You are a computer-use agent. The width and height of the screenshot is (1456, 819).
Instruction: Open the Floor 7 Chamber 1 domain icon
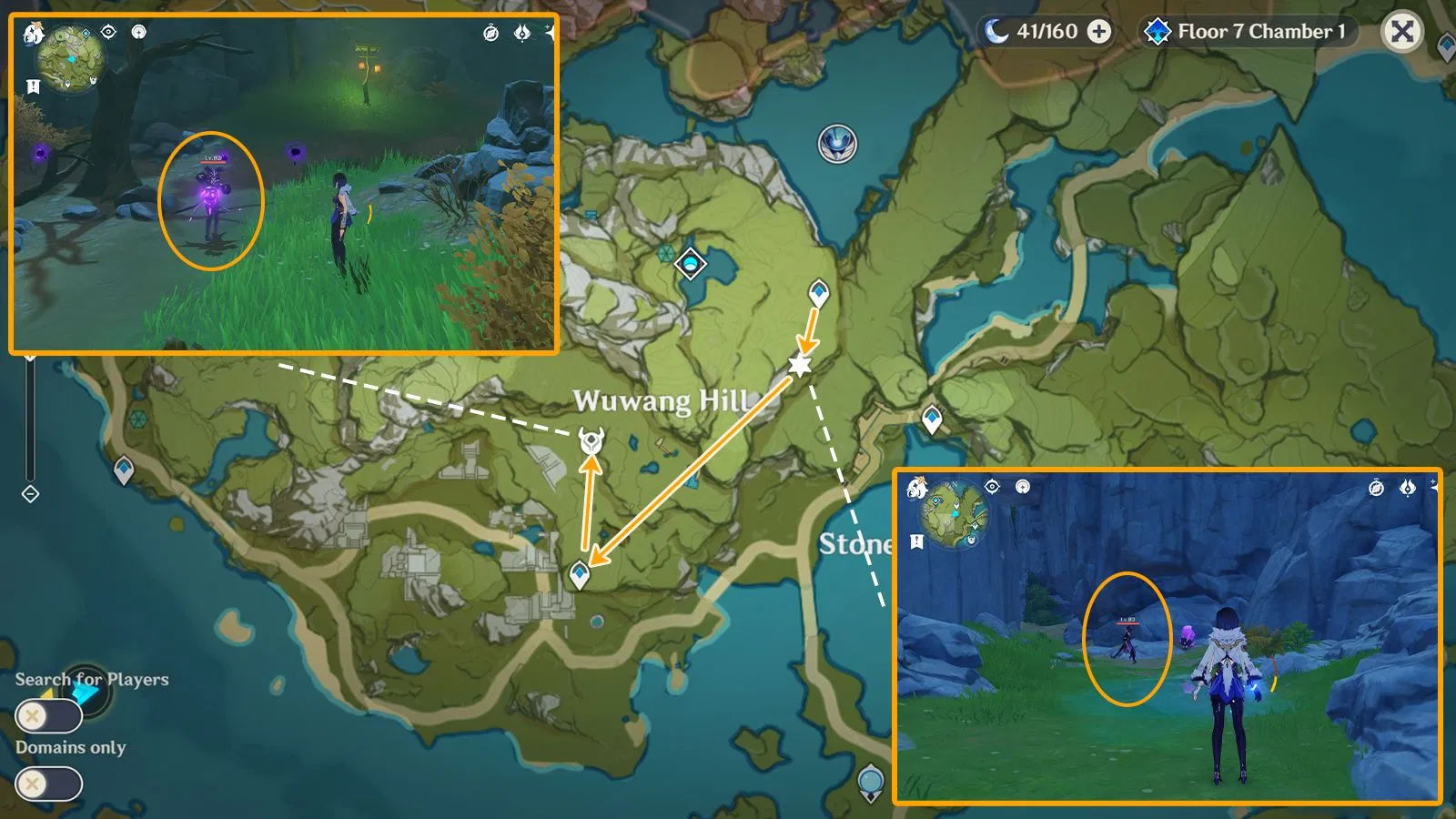tap(1158, 30)
